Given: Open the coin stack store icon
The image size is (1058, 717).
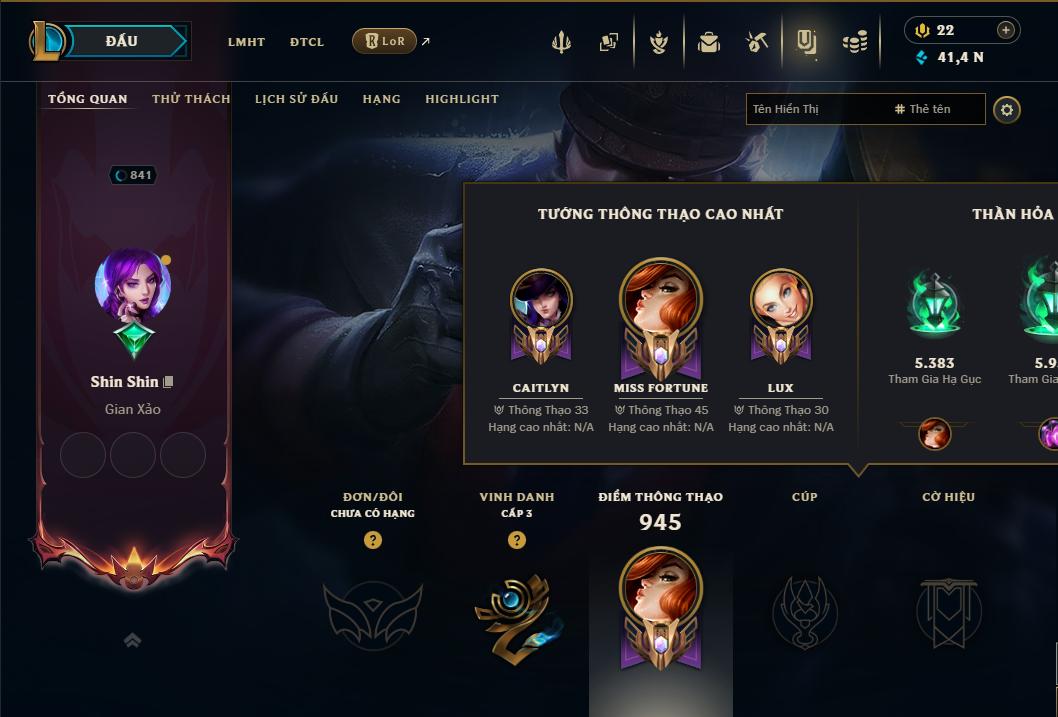Looking at the screenshot, I should [x=854, y=42].
